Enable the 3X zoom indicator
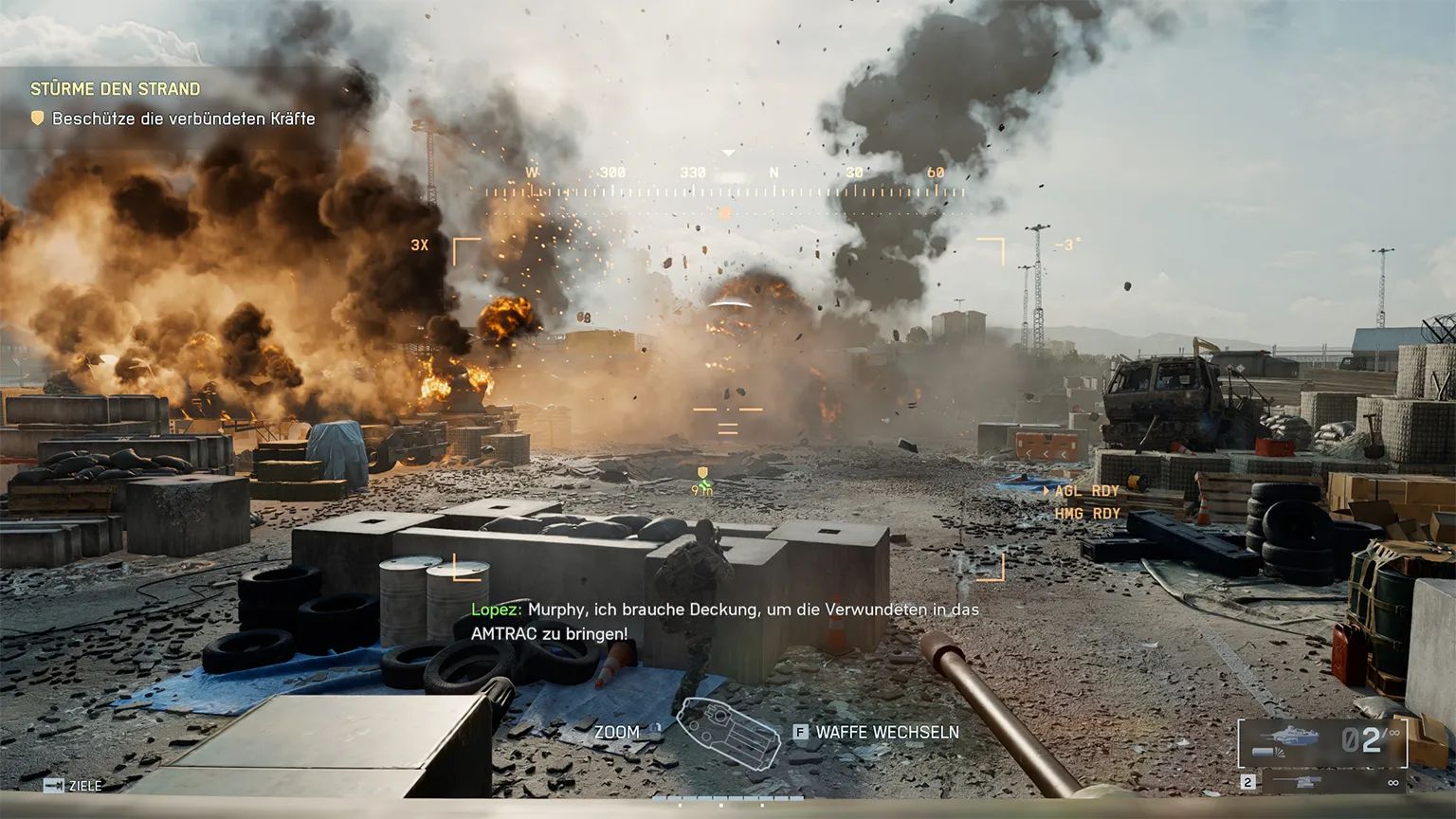The image size is (1456, 819). coord(420,245)
